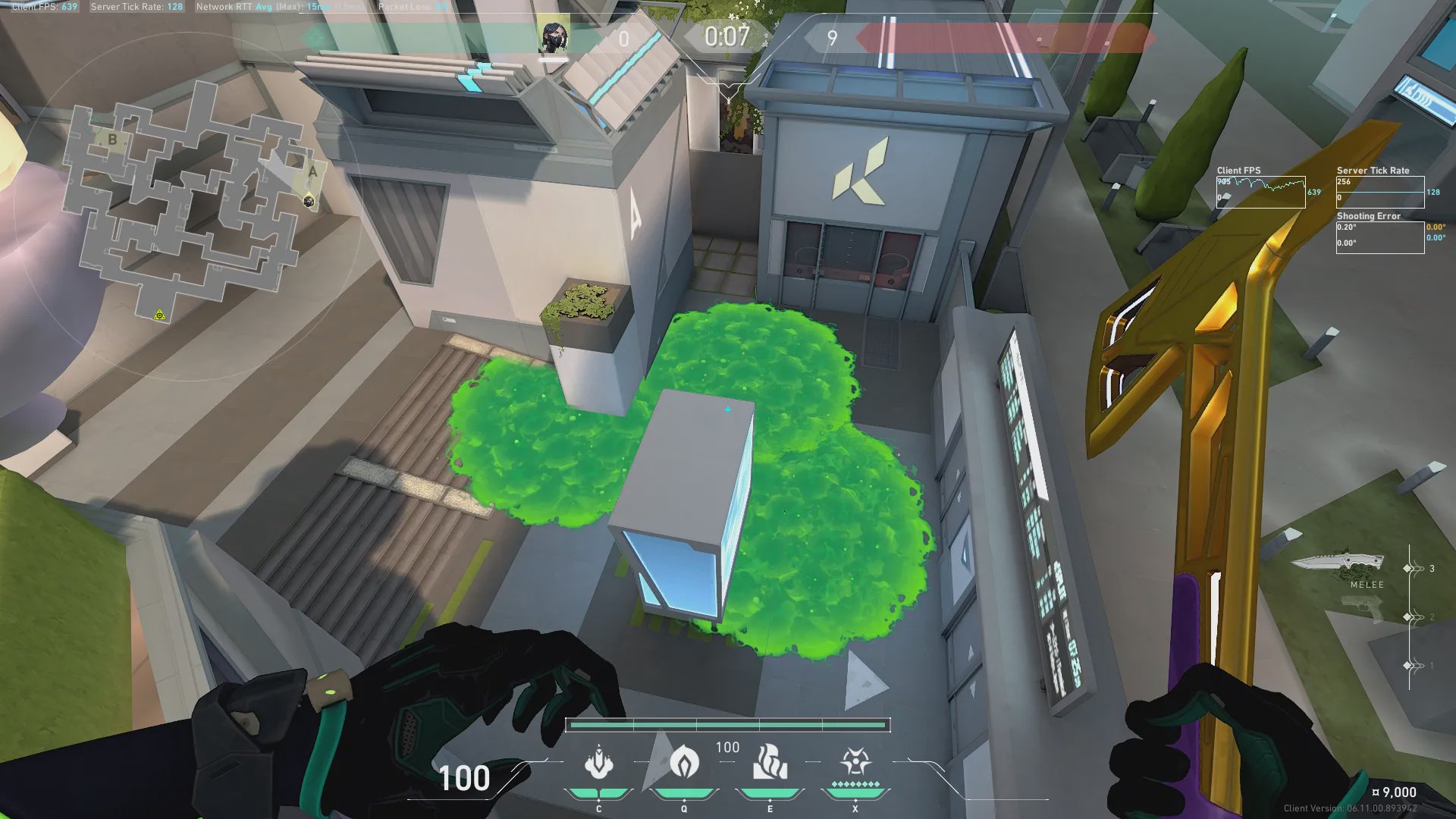Open the Server Tick Rate graph
Viewport: 1456px width, 819px height.
[1379, 193]
